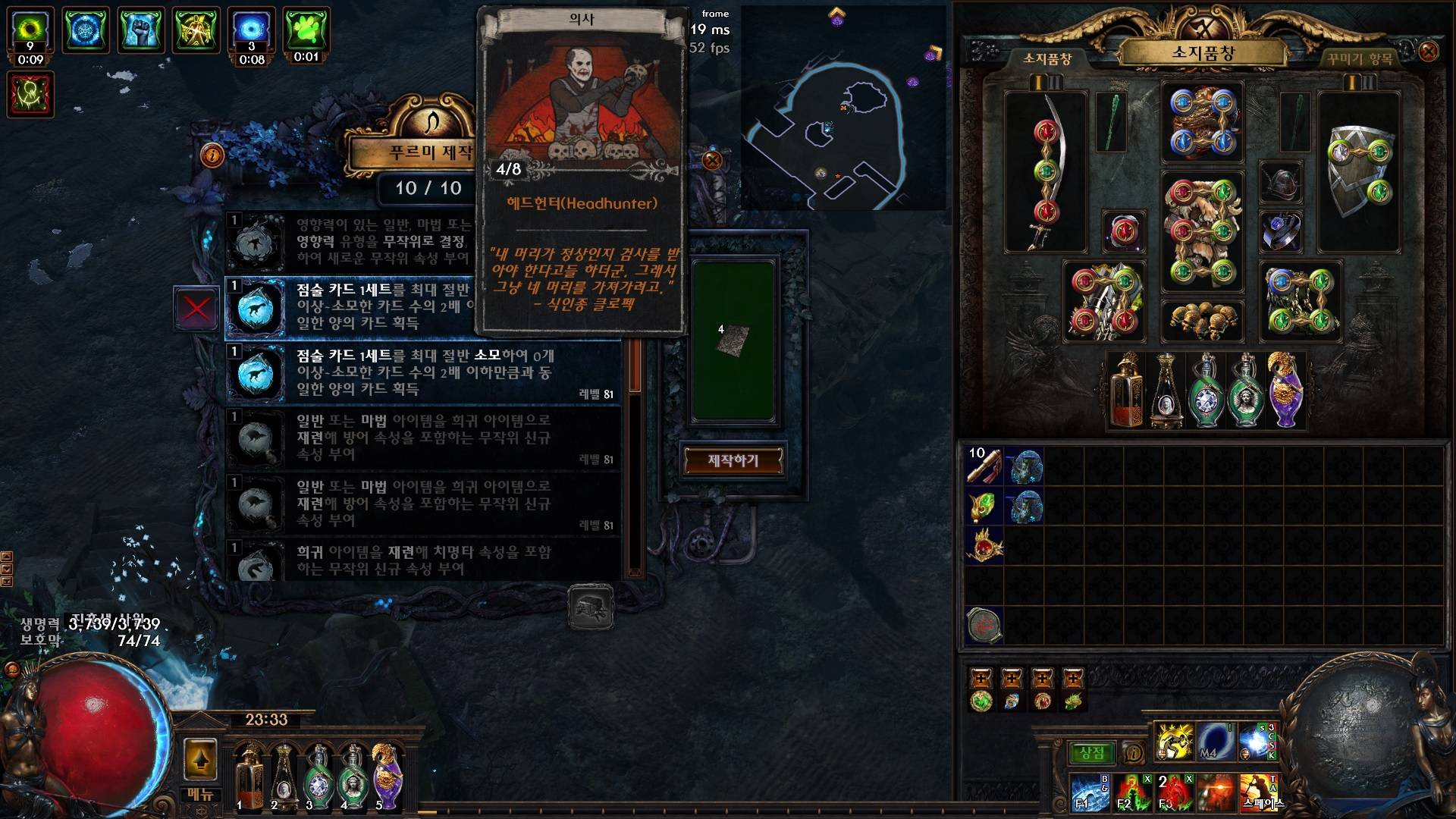The width and height of the screenshot is (1456, 819).
Task: Select the 레벨 81 divination card craft row
Action: [423, 372]
